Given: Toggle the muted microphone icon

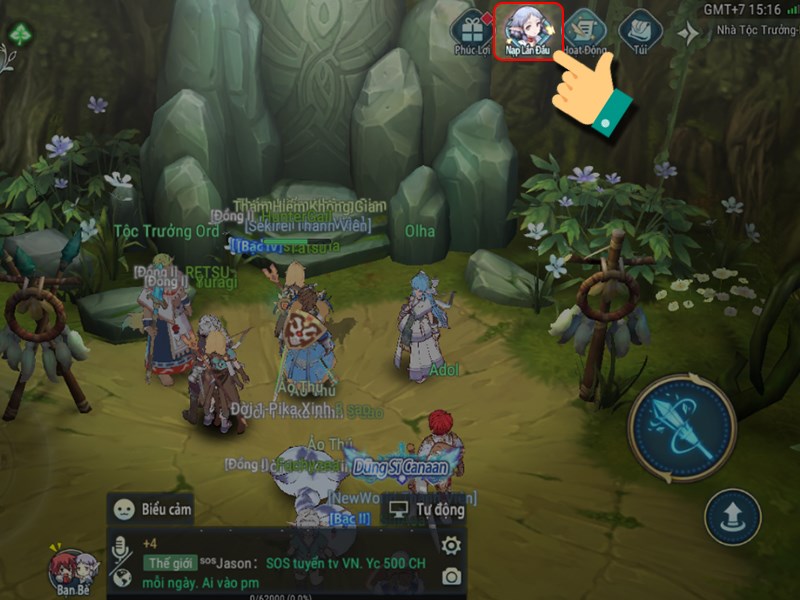Looking at the screenshot, I should (x=123, y=547).
